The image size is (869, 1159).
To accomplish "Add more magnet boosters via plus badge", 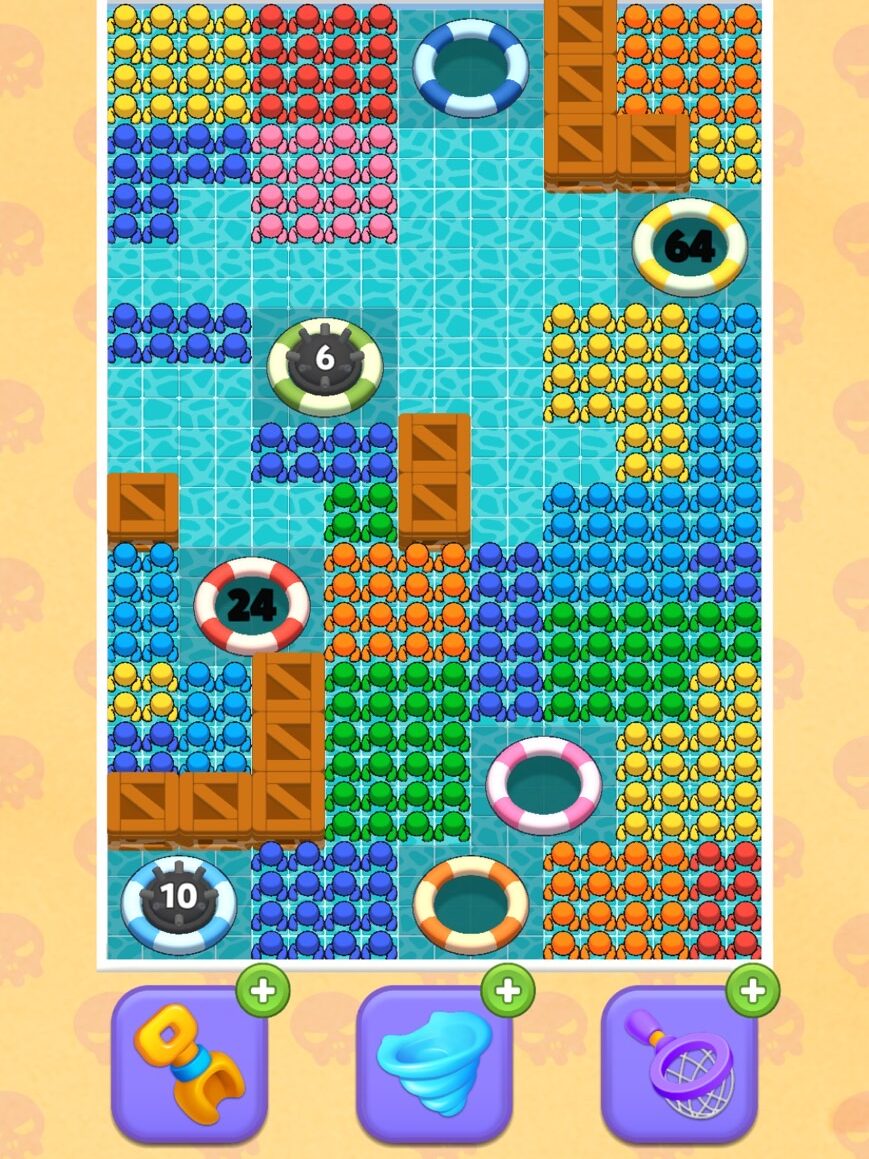I will coord(263,991).
